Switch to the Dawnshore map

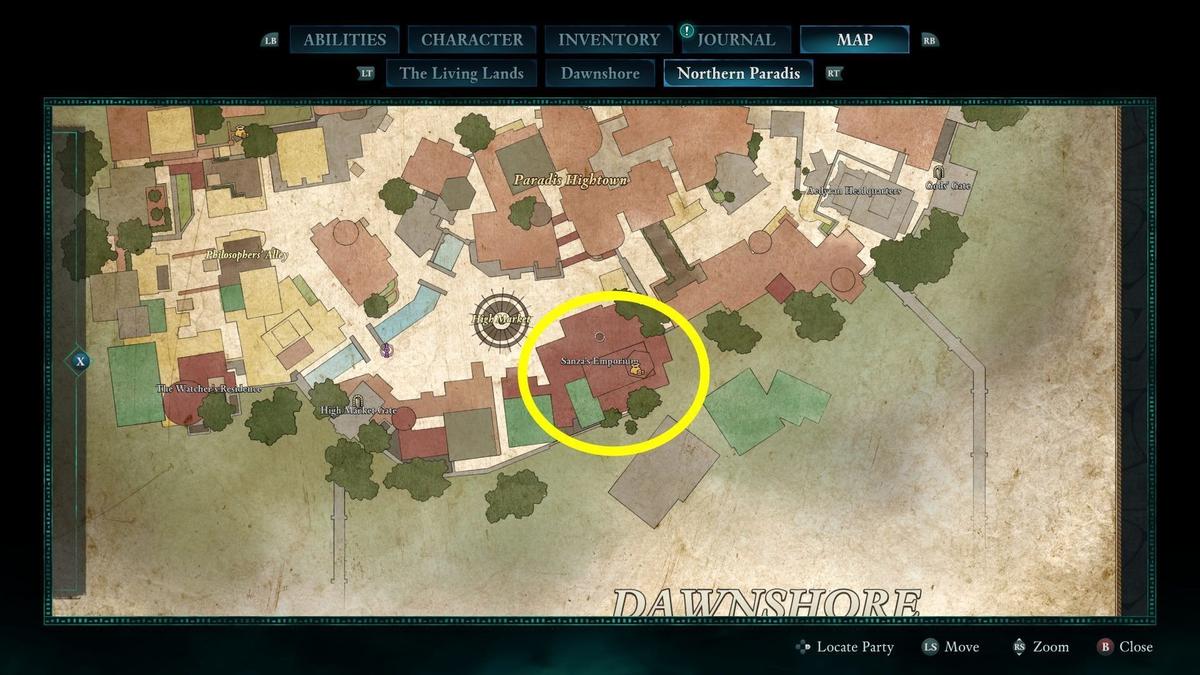600,73
